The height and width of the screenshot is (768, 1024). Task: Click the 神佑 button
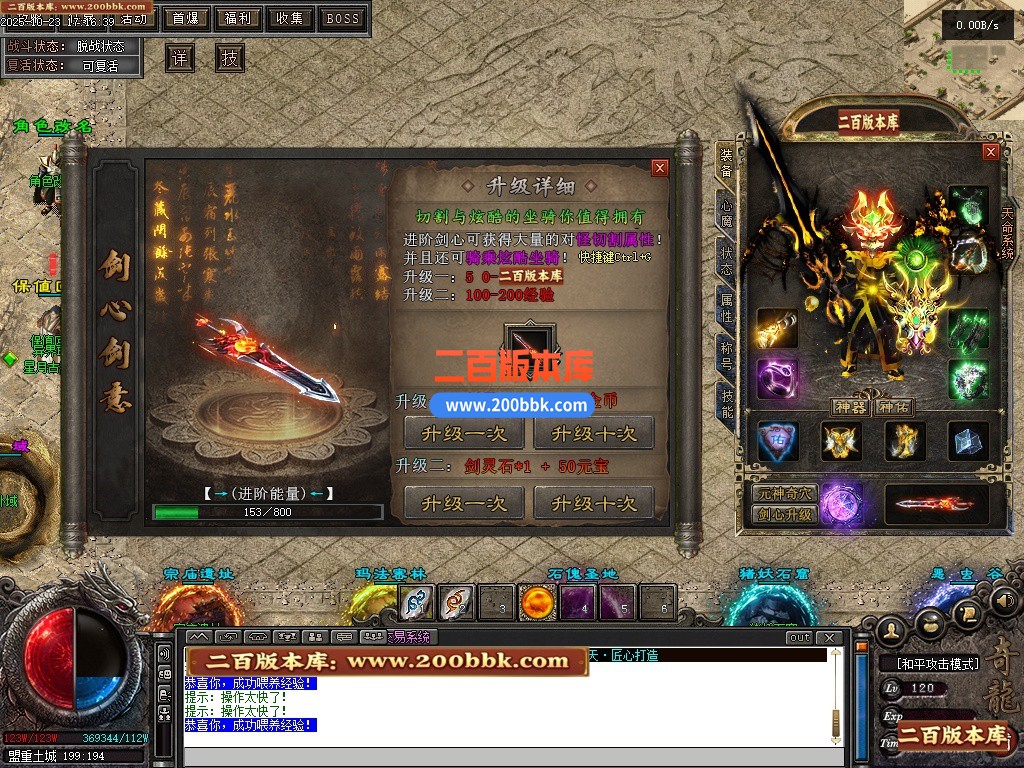tap(893, 407)
